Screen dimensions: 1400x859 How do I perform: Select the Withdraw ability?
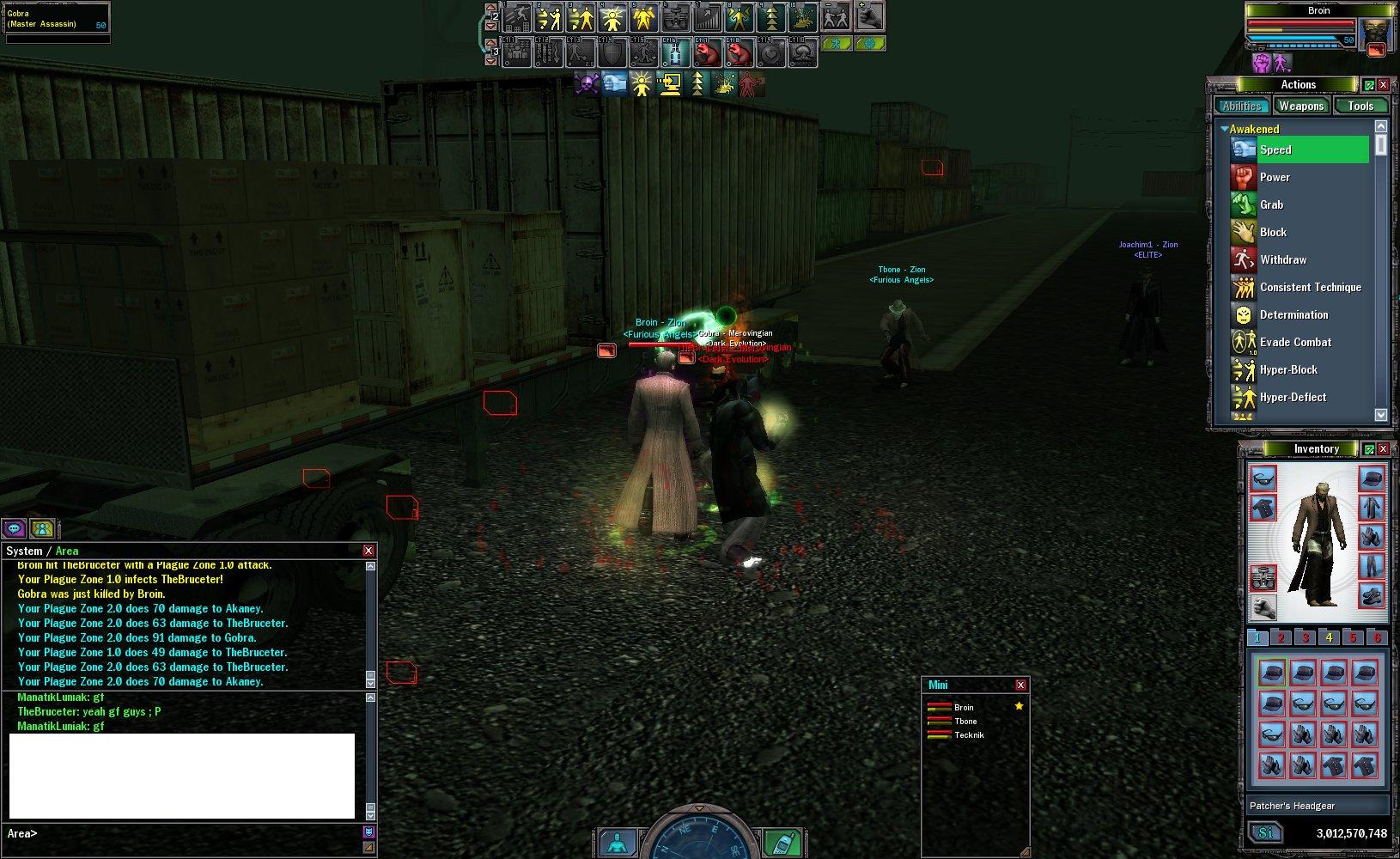1282,259
